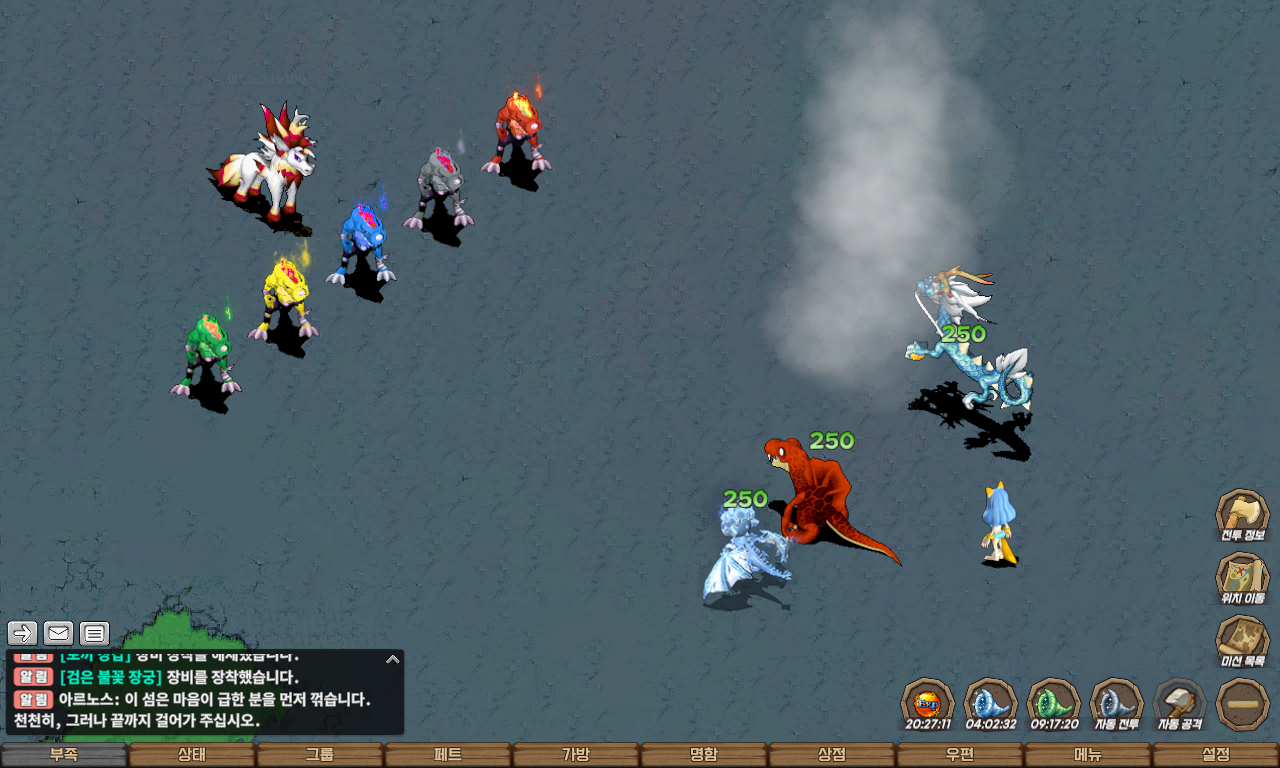Viewport: 1280px width, 768px height.
Task: Open the 상태 (status) menu
Action: pyautogui.click(x=192, y=755)
